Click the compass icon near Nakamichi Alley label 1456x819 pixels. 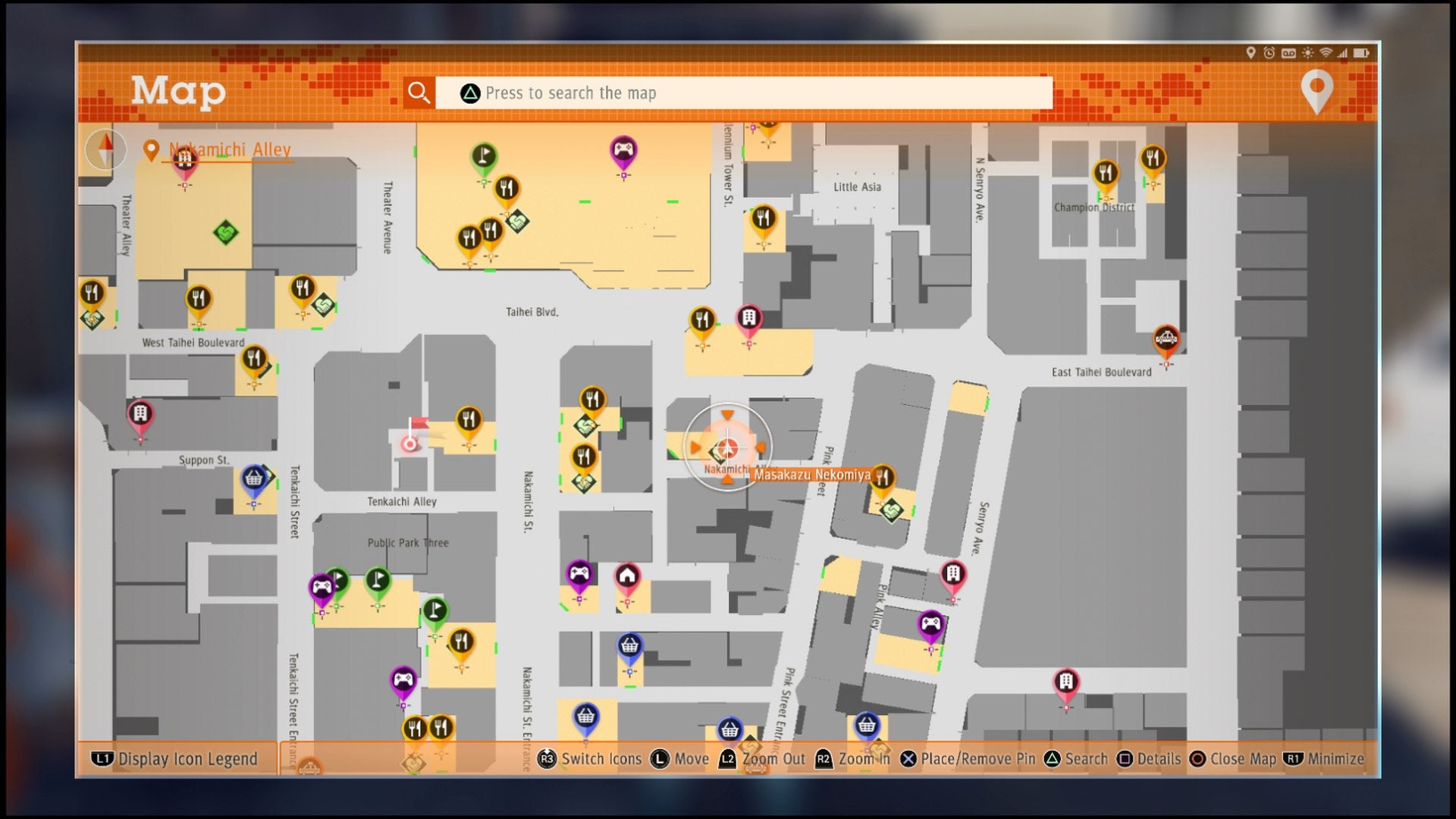tap(106, 149)
